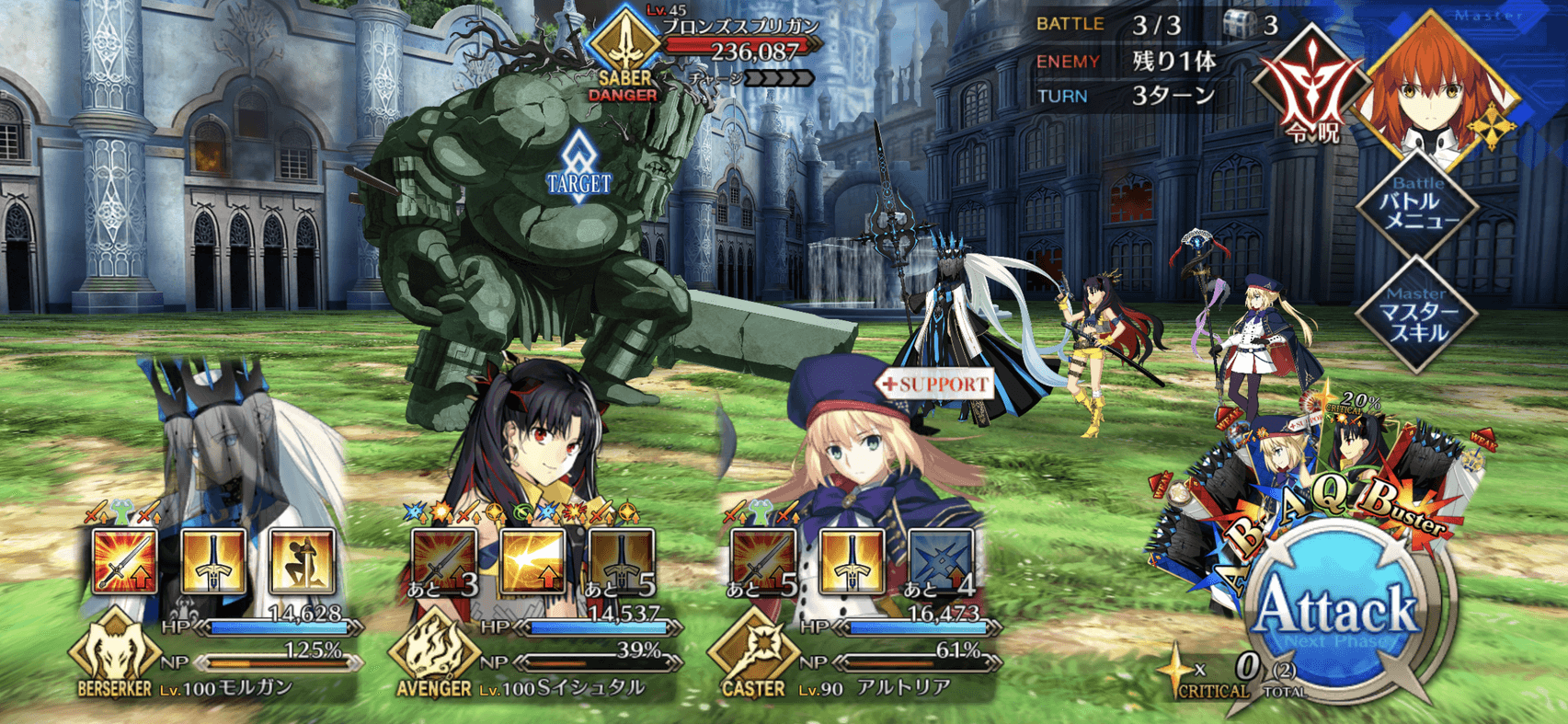The height and width of the screenshot is (724, 1568).
Task: Activate Artoria's golden sword skill
Action: [x=853, y=561]
